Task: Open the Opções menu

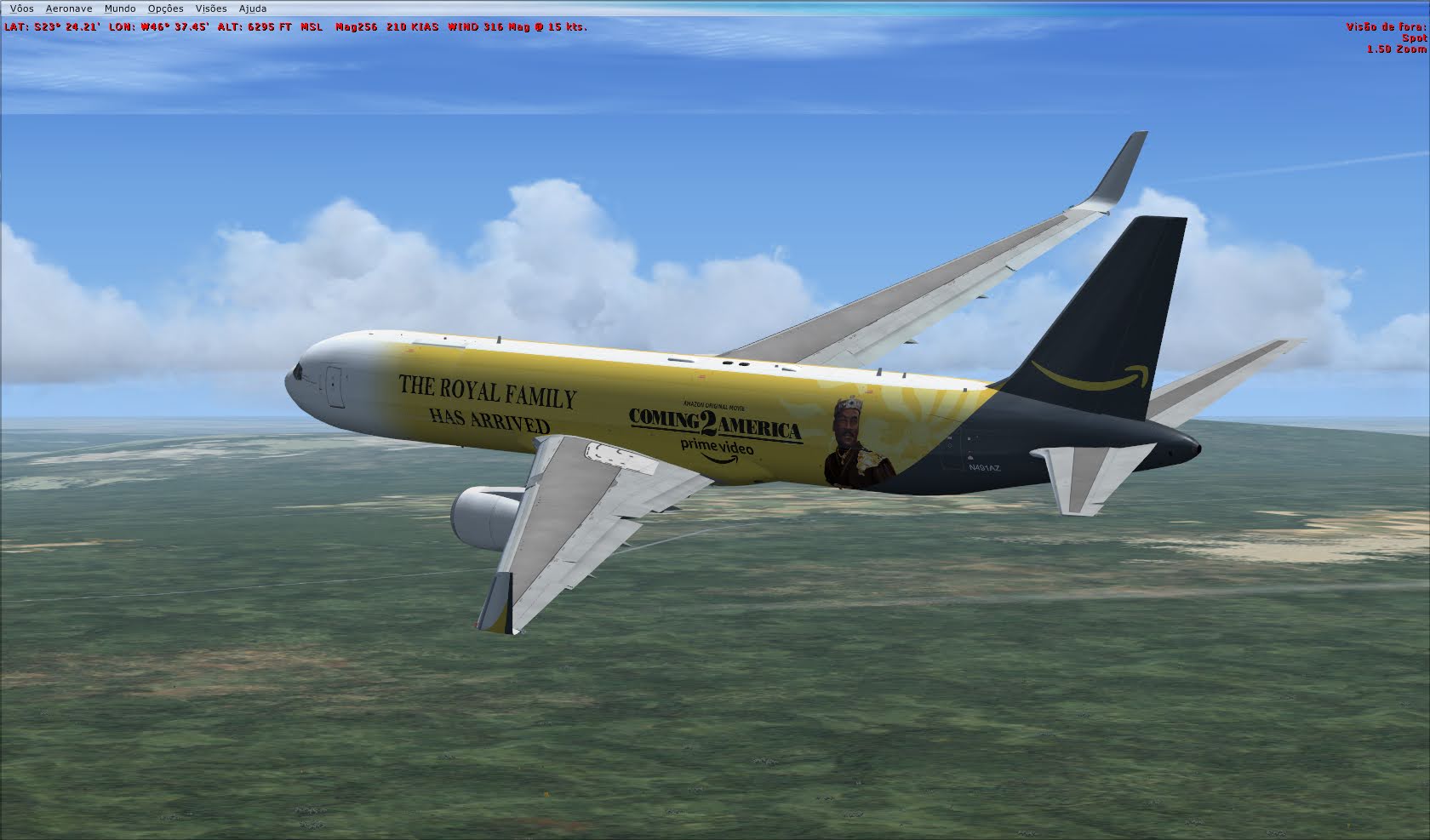Action: 165,8
